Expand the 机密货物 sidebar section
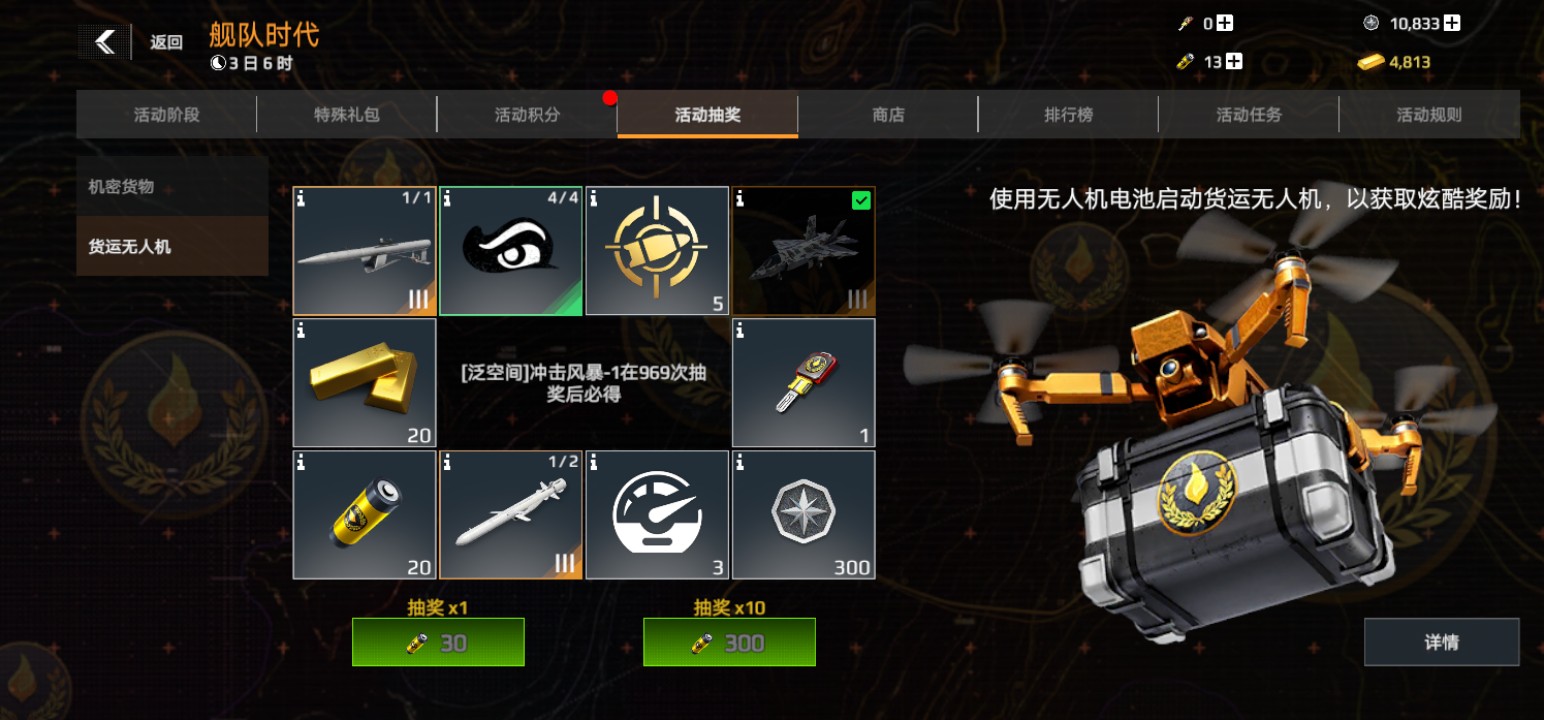The image size is (1544, 720). click(x=171, y=186)
